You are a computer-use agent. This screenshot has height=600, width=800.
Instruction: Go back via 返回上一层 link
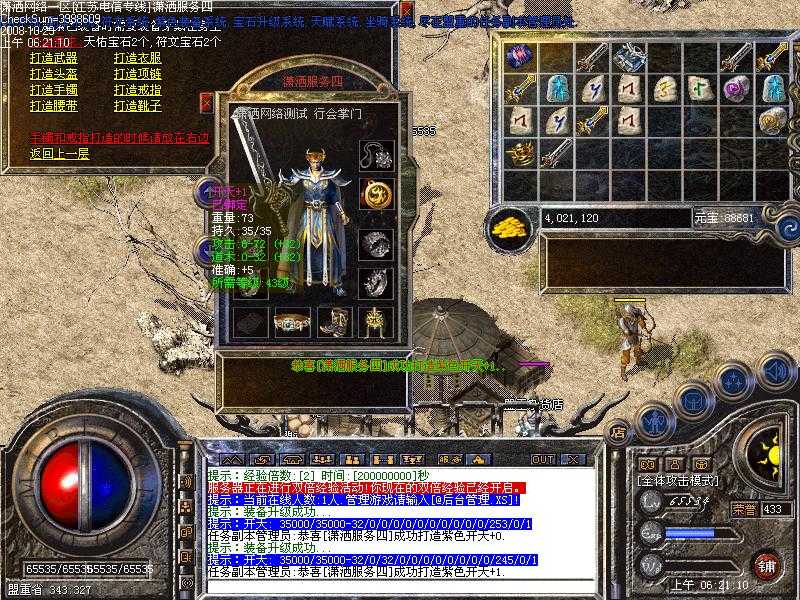[x=59, y=153]
